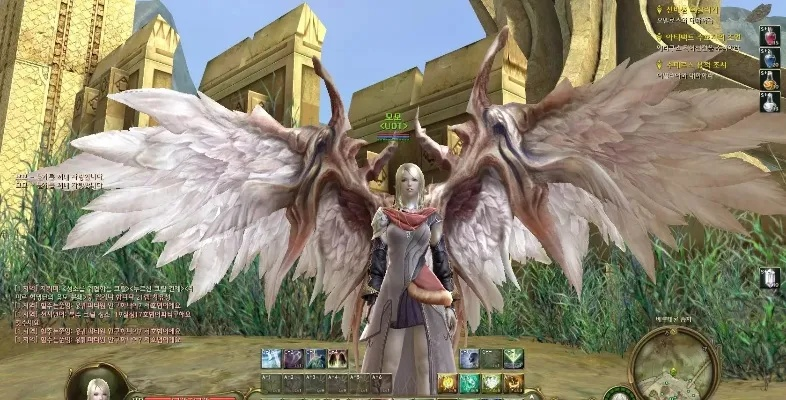Screen dimensions: 786x400
Task: Activate the teal green skill icon
Action: point(469,383)
